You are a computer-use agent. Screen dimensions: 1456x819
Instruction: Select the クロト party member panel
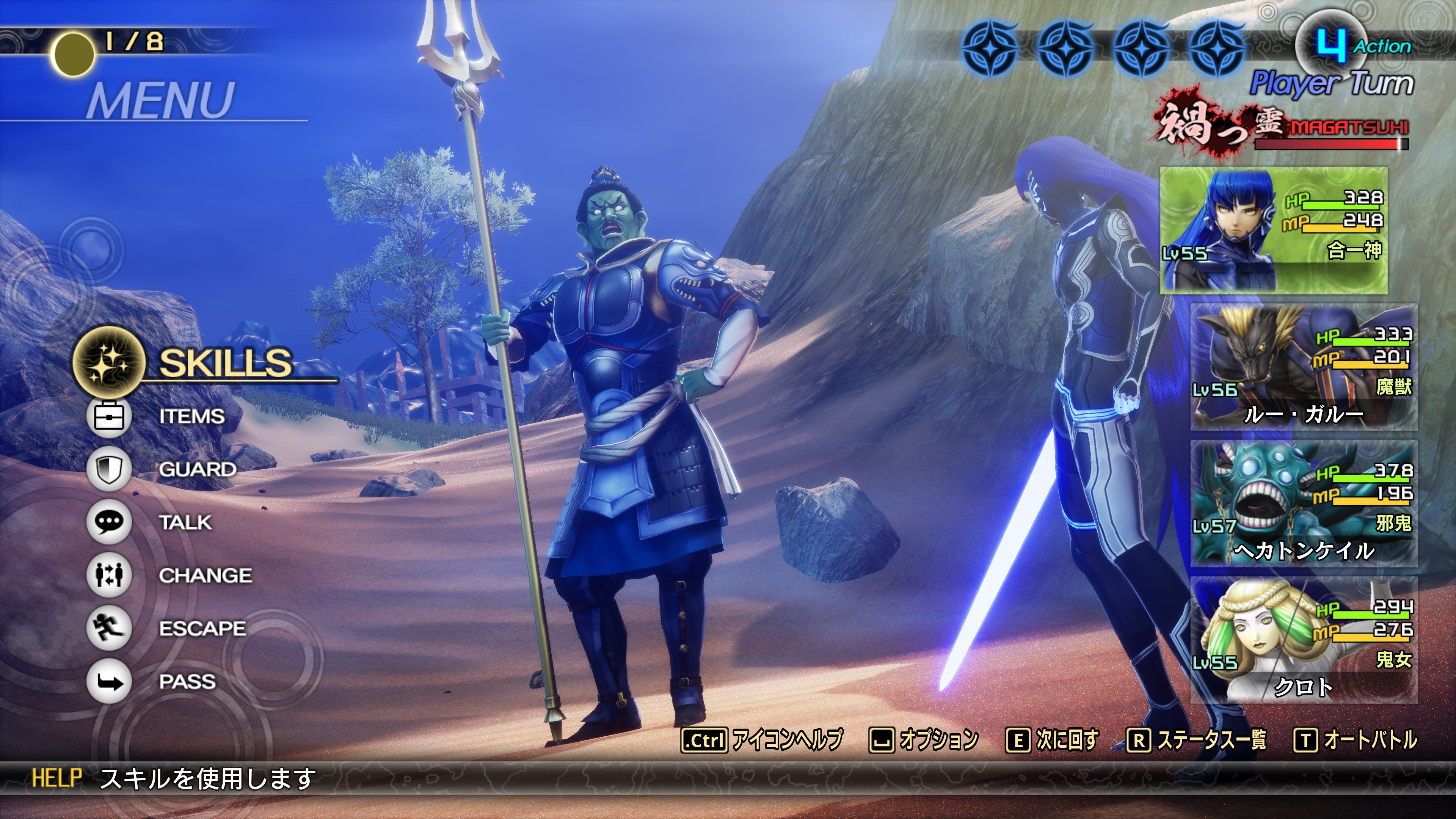1304,640
